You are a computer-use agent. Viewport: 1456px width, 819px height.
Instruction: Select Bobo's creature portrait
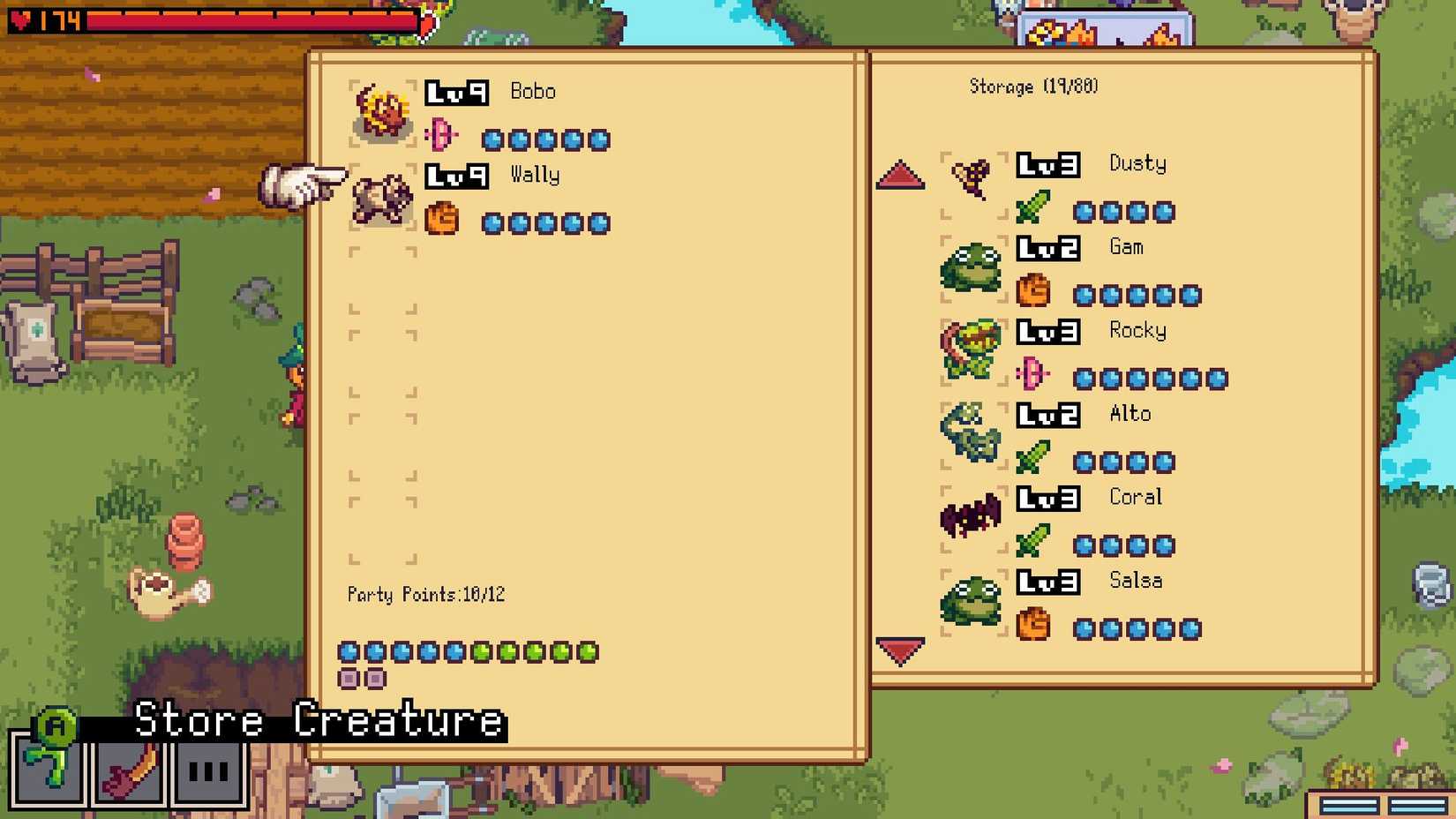pyautogui.click(x=382, y=110)
